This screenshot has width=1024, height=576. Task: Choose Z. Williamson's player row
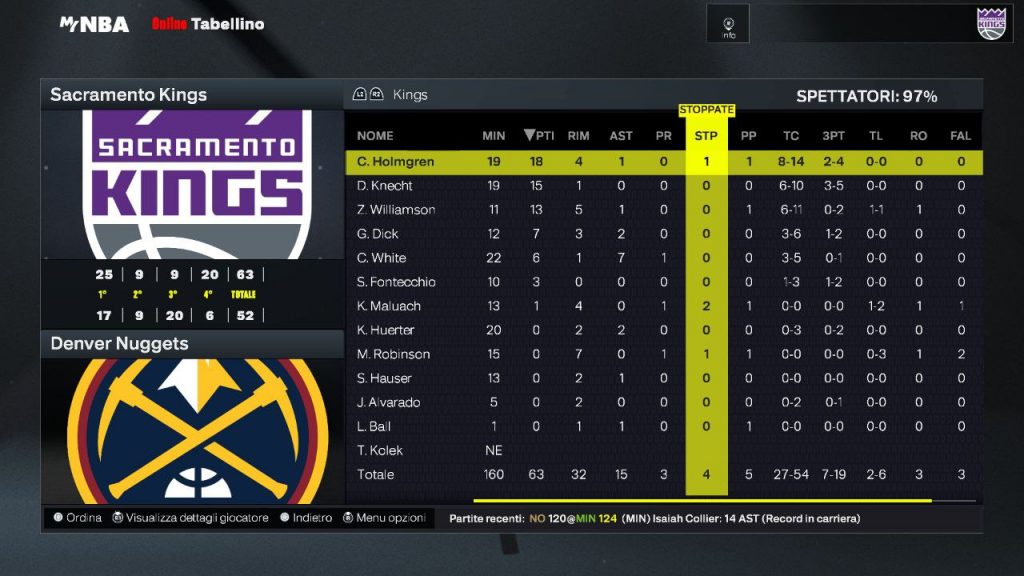point(396,209)
